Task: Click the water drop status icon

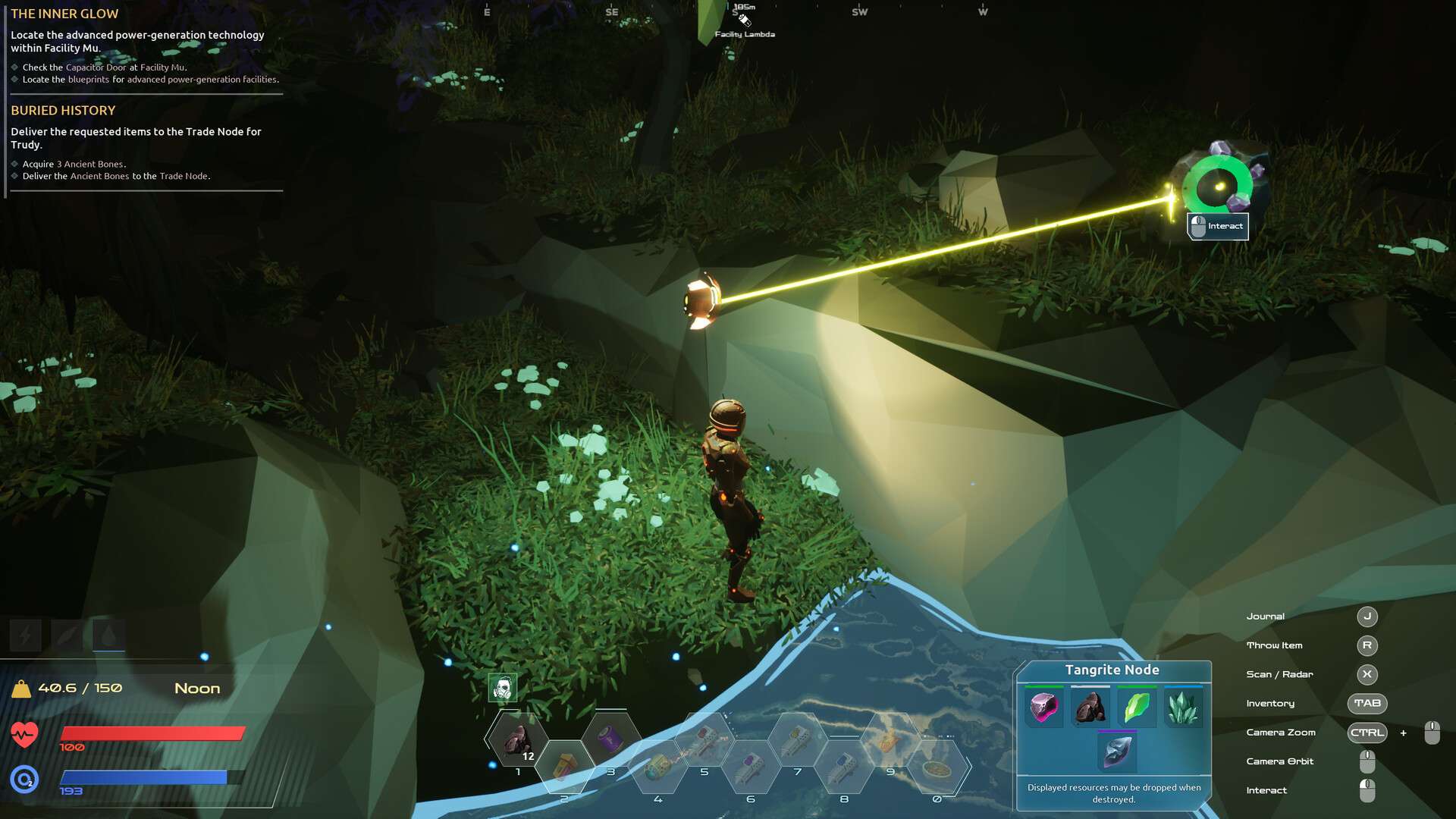Action: click(108, 635)
